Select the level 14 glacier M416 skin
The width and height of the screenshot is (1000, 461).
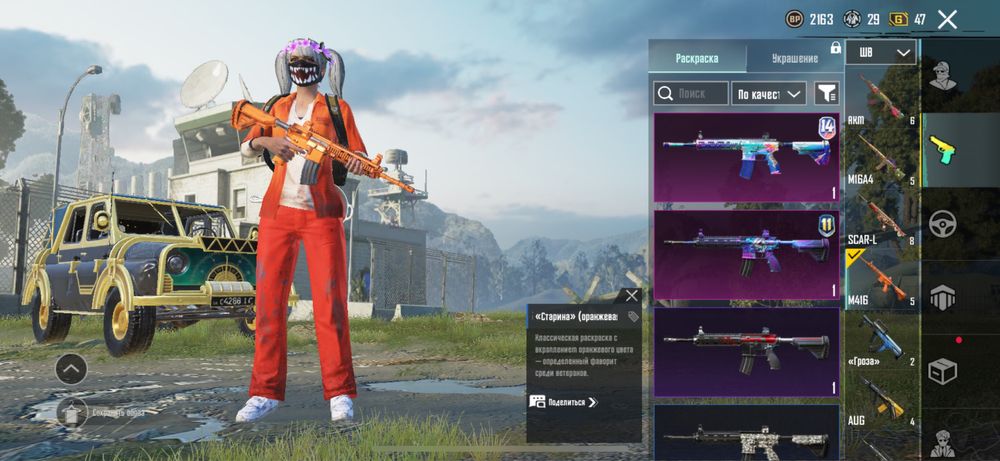746,157
